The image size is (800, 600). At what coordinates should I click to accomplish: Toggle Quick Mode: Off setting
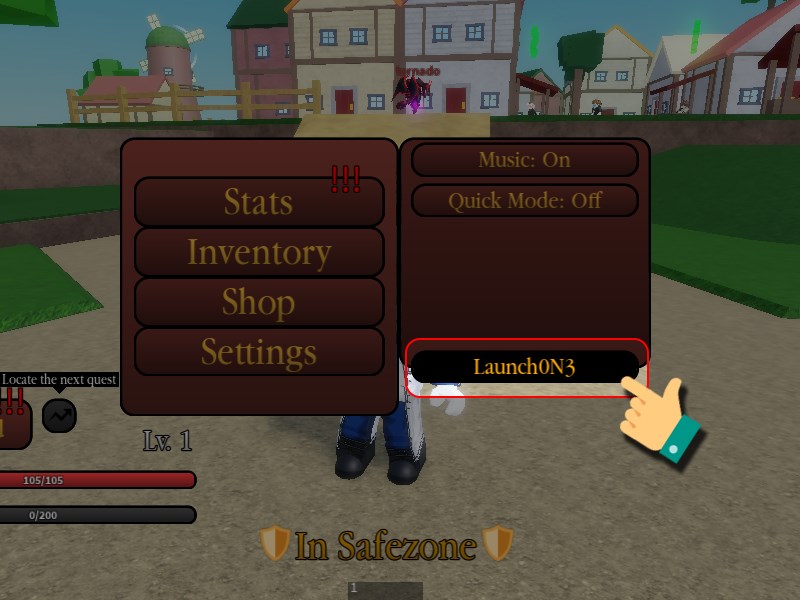(x=524, y=200)
